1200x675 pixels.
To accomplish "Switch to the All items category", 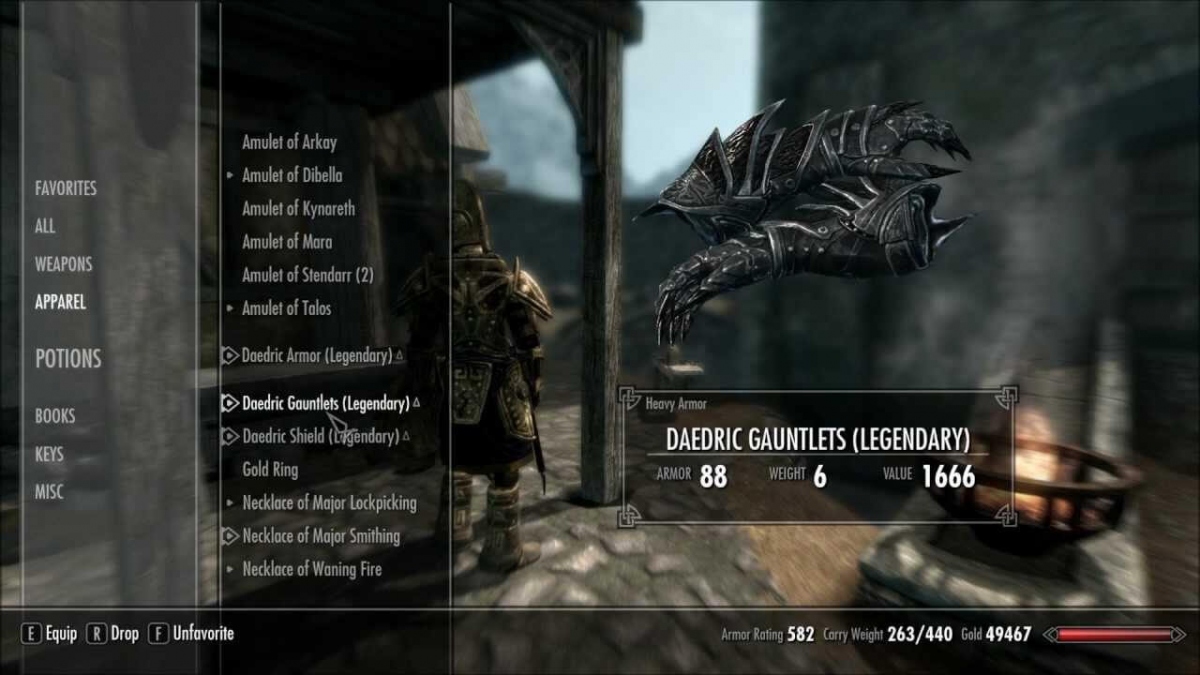I will [45, 226].
